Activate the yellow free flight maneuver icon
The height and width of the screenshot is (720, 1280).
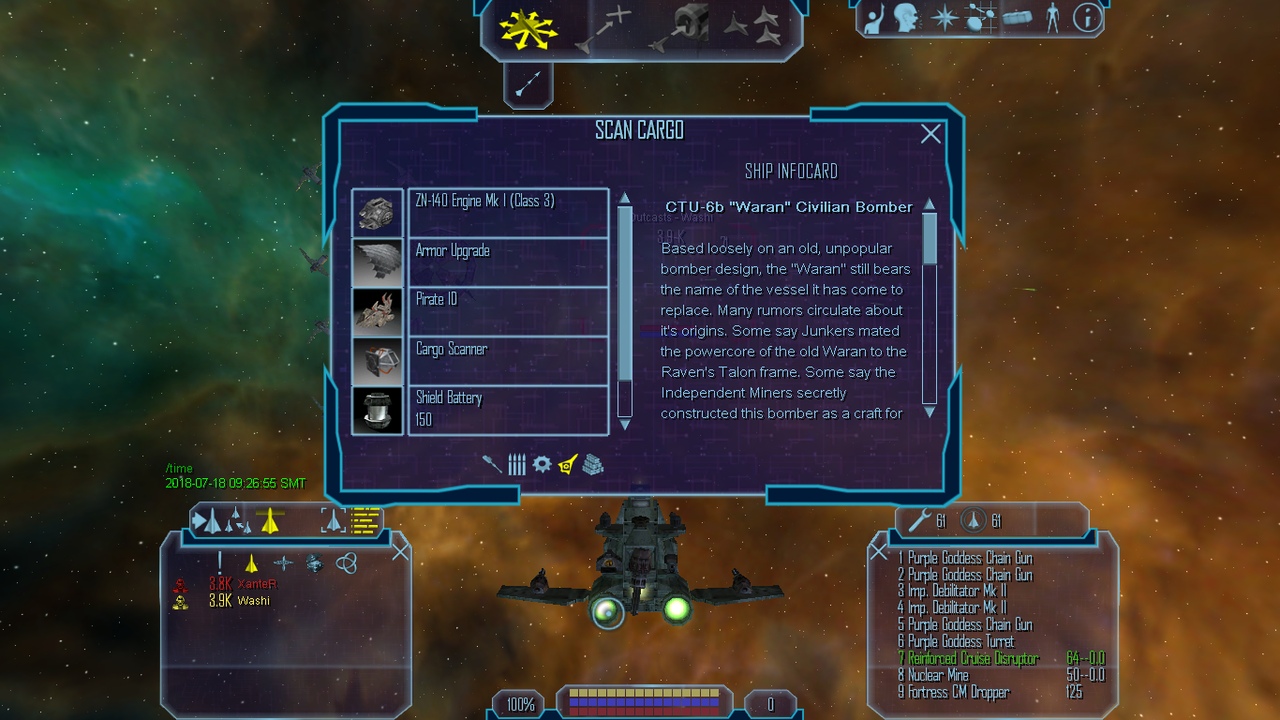[528, 29]
